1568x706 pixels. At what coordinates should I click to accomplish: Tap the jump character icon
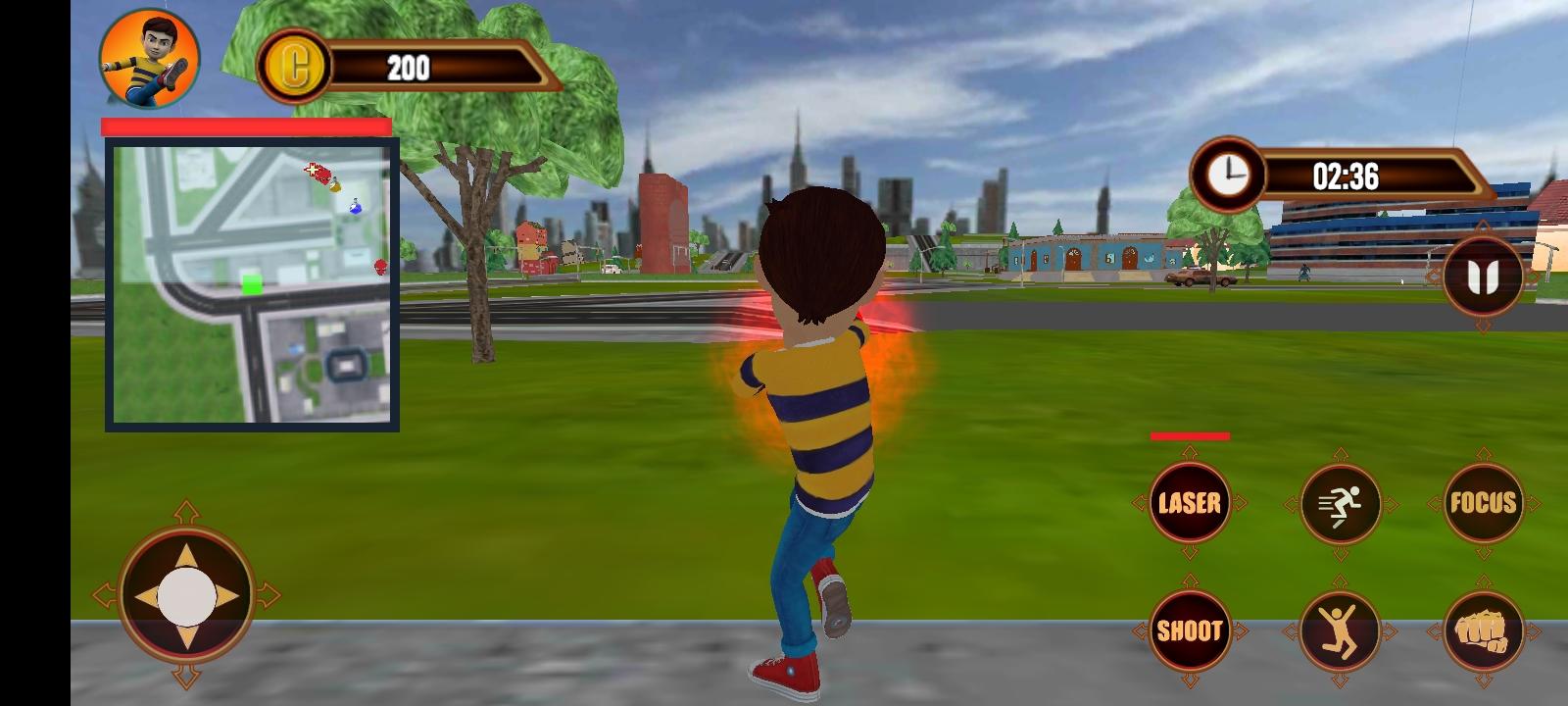pyautogui.click(x=1336, y=632)
